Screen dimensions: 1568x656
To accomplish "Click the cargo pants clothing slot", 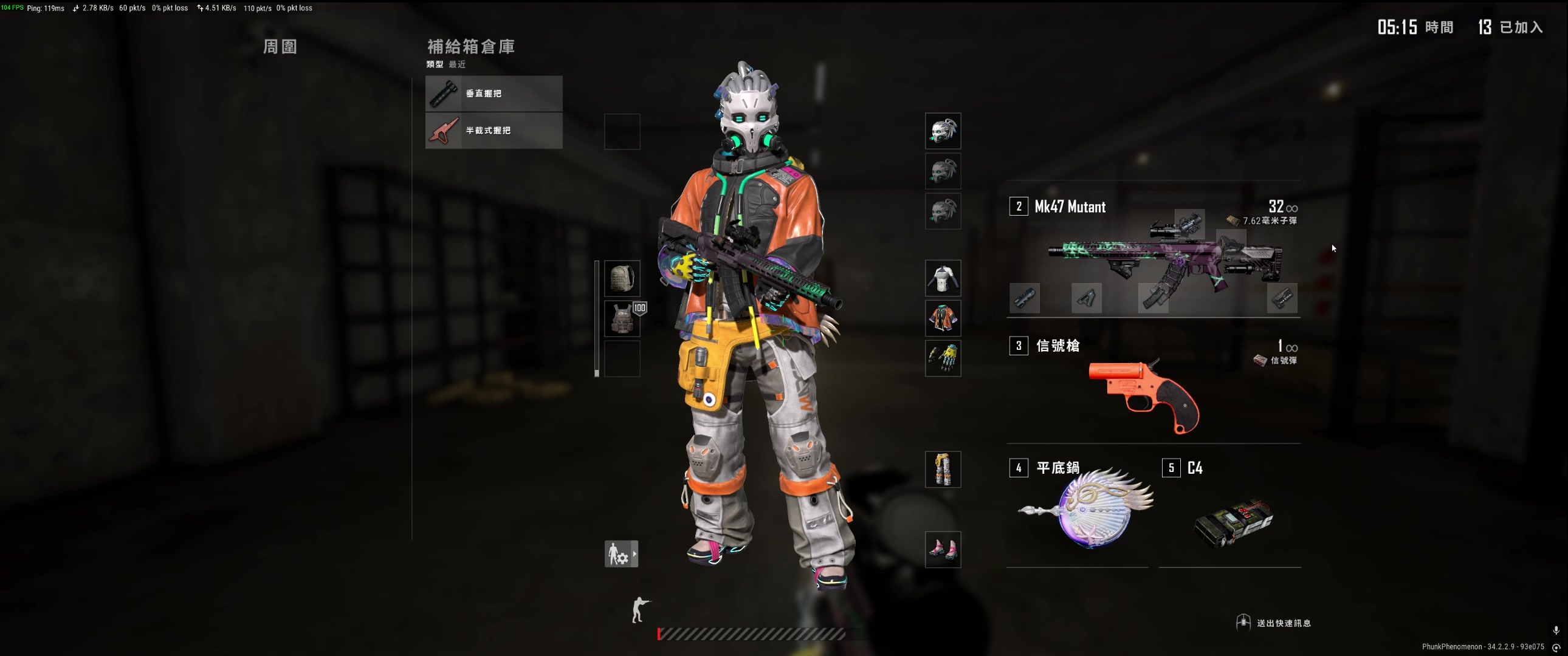I will [x=943, y=469].
